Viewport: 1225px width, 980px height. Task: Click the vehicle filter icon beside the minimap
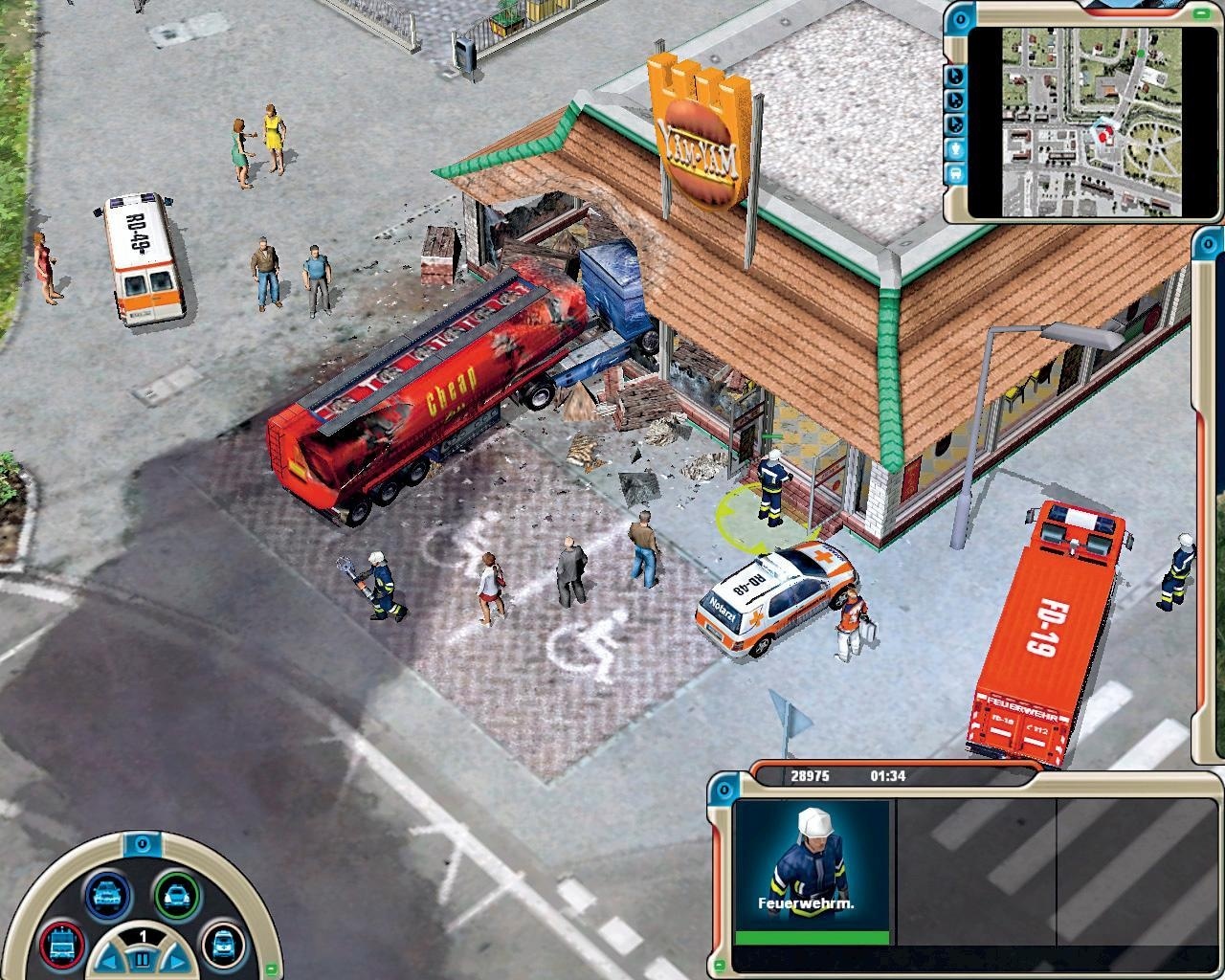click(x=954, y=174)
